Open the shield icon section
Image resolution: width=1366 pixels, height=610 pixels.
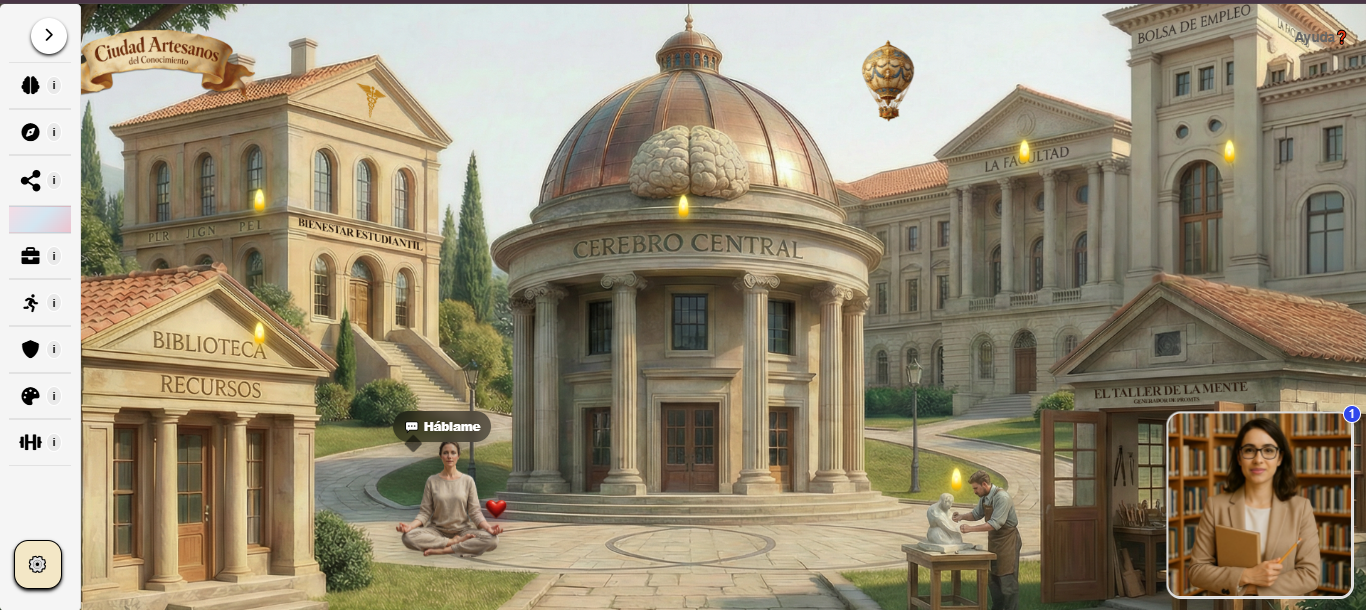30,349
